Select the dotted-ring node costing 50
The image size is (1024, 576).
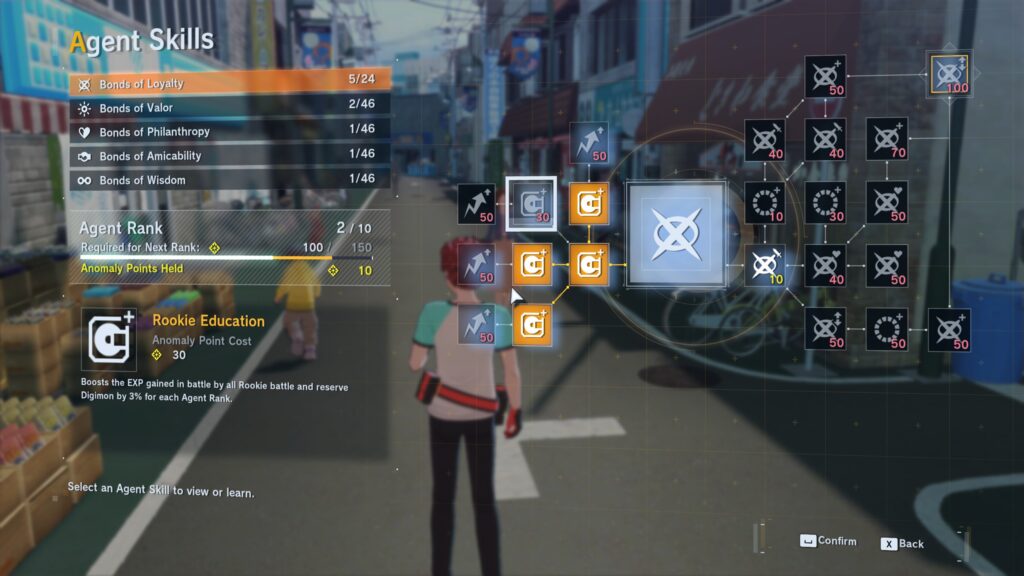[886, 329]
